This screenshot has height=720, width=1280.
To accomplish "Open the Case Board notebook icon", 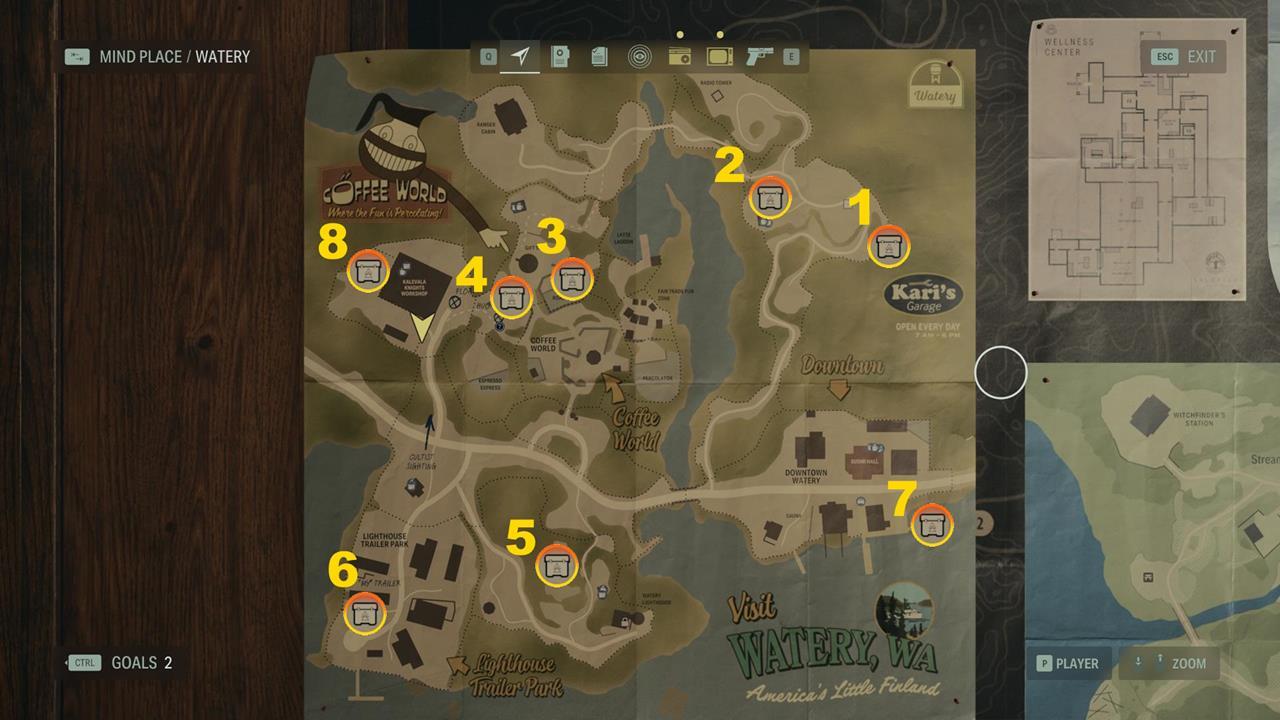I will 560,58.
